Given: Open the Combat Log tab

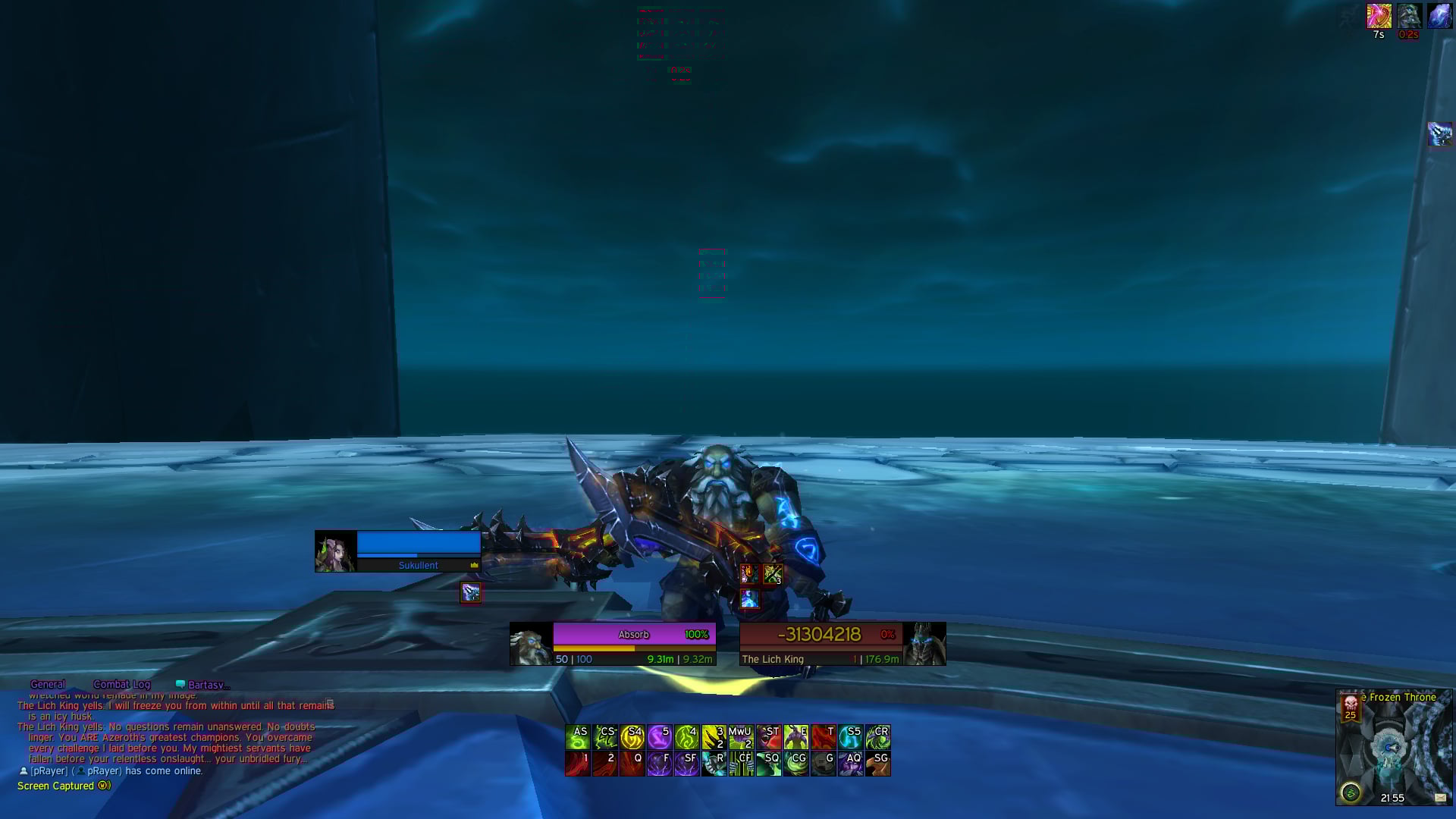Looking at the screenshot, I should pos(121,684).
